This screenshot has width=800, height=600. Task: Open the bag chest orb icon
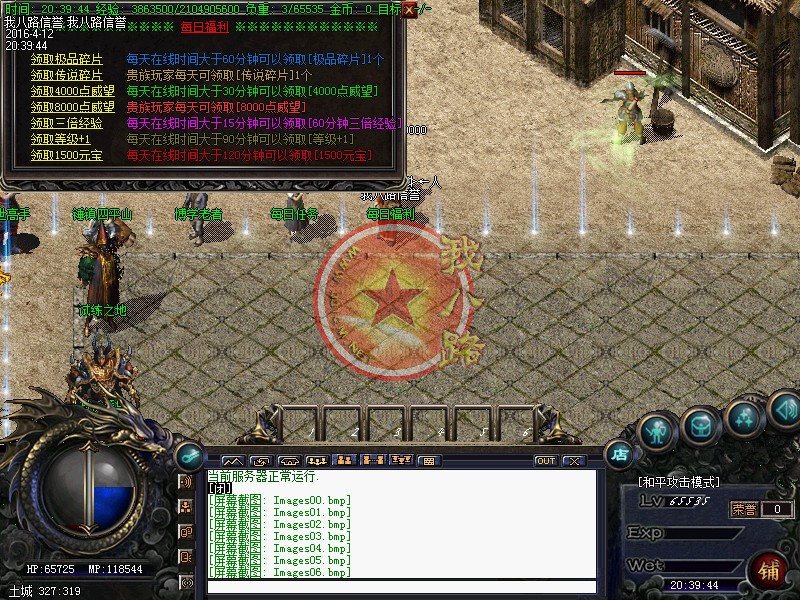700,425
